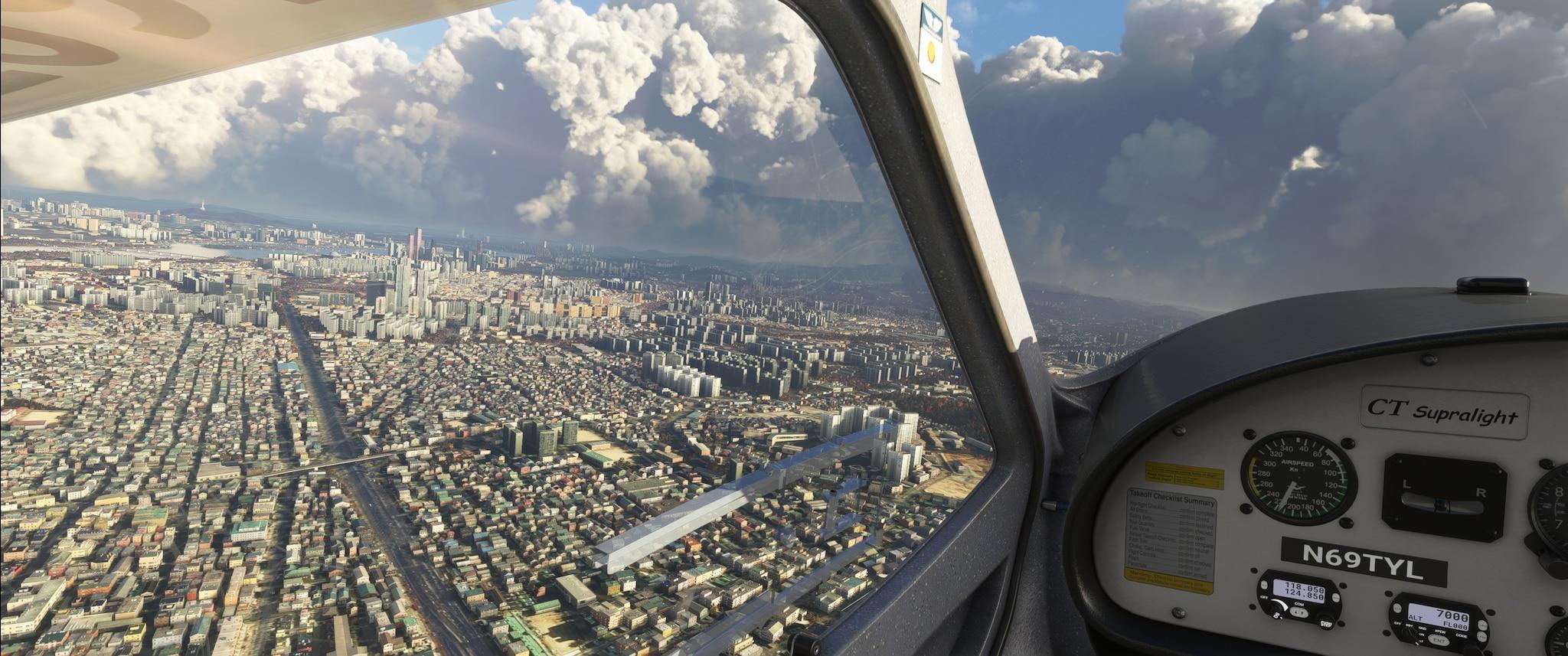The height and width of the screenshot is (656, 1568).
Task: Click the COM radio PUSH STEP knob
Action: point(1326,623)
